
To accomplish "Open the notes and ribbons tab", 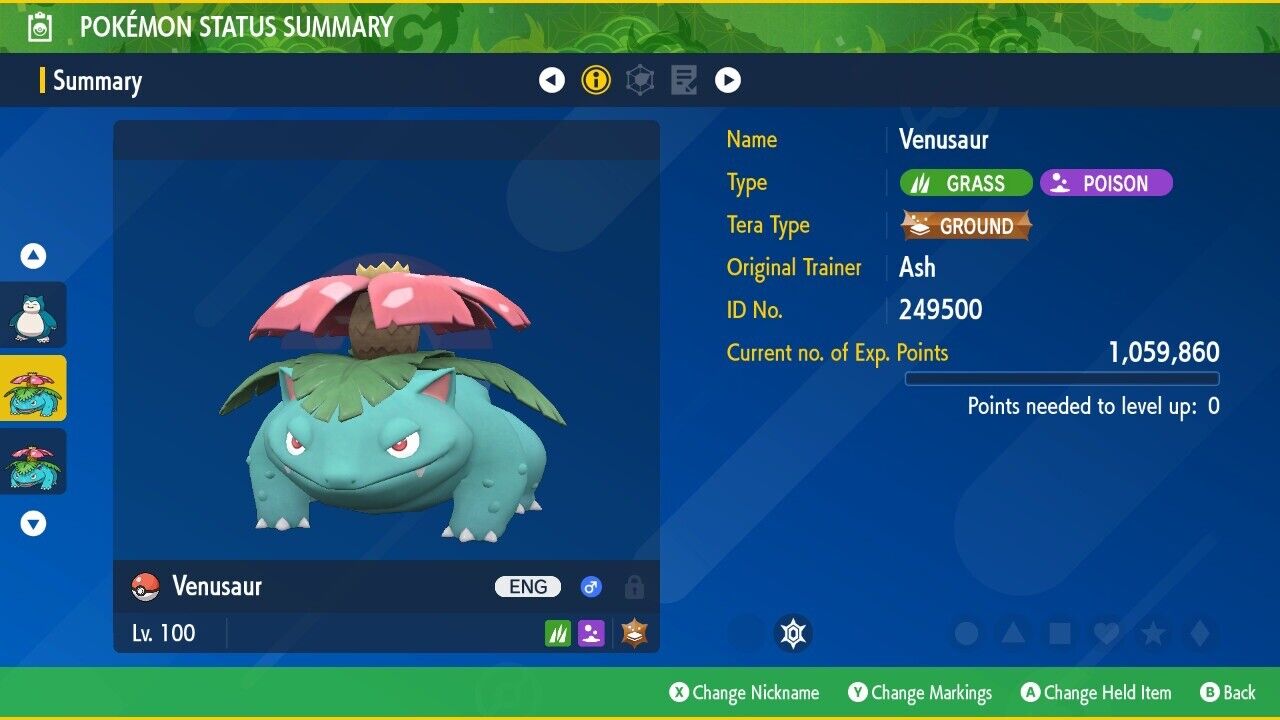I will tap(684, 80).
